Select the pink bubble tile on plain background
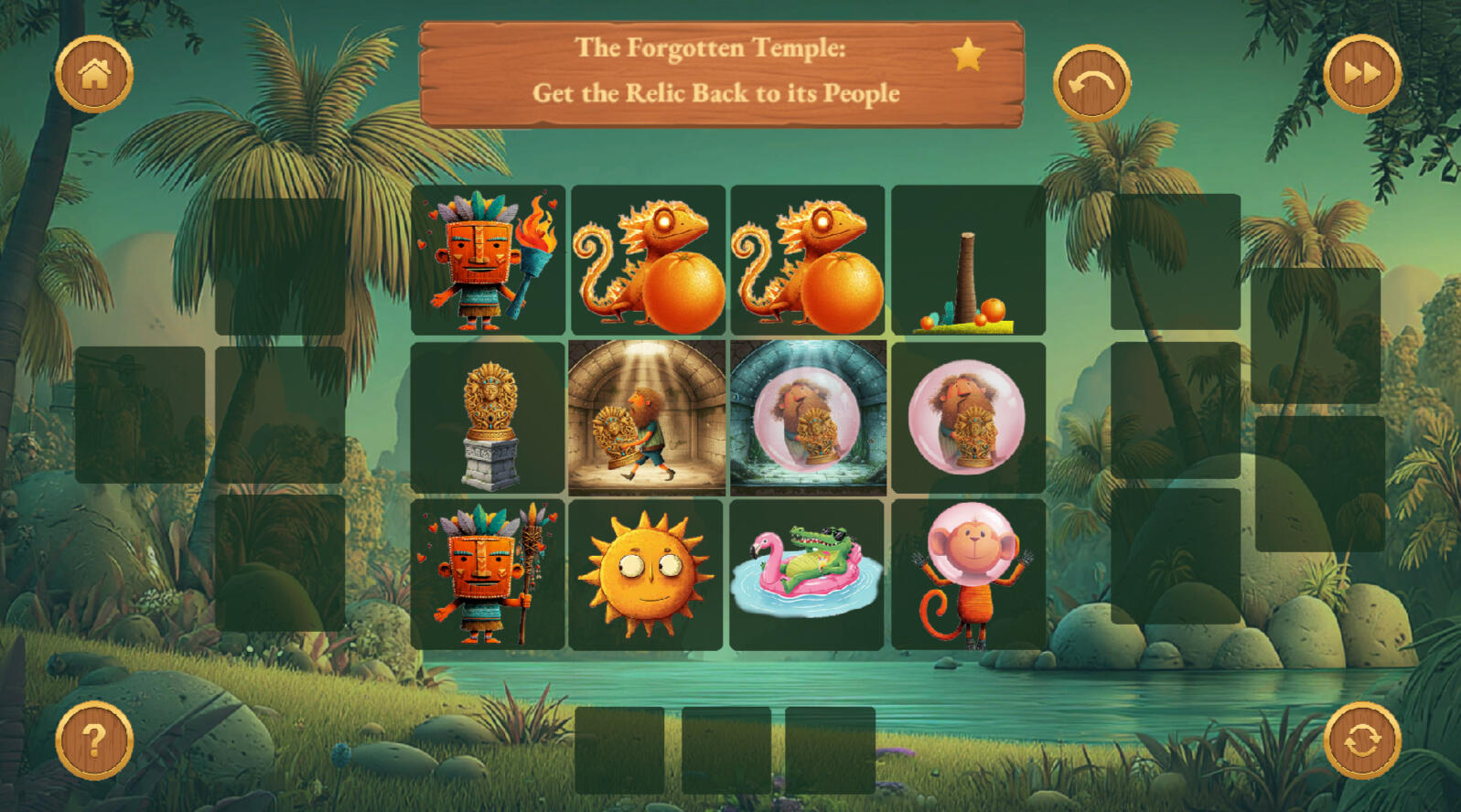 (968, 418)
